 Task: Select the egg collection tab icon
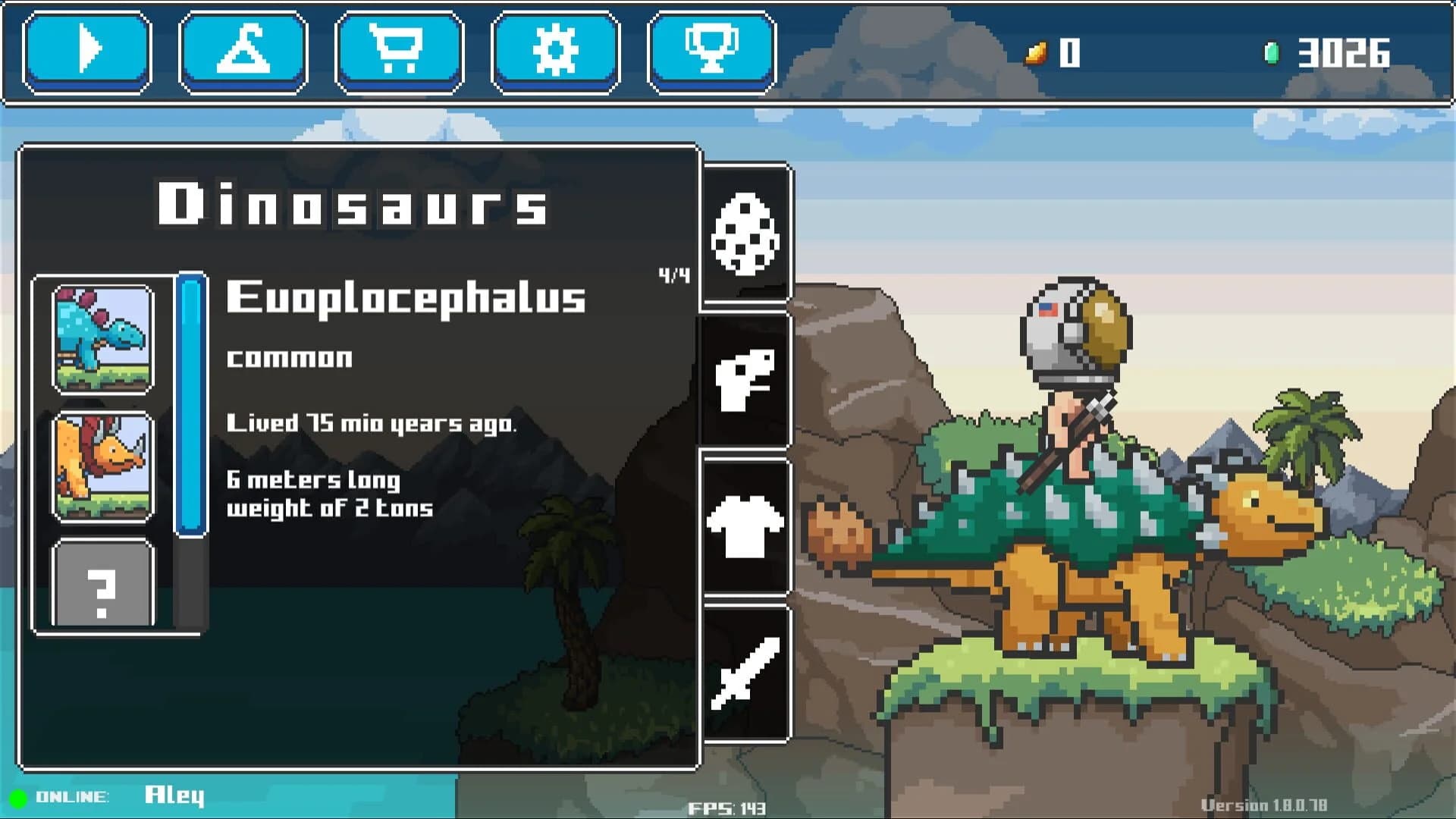point(744,231)
